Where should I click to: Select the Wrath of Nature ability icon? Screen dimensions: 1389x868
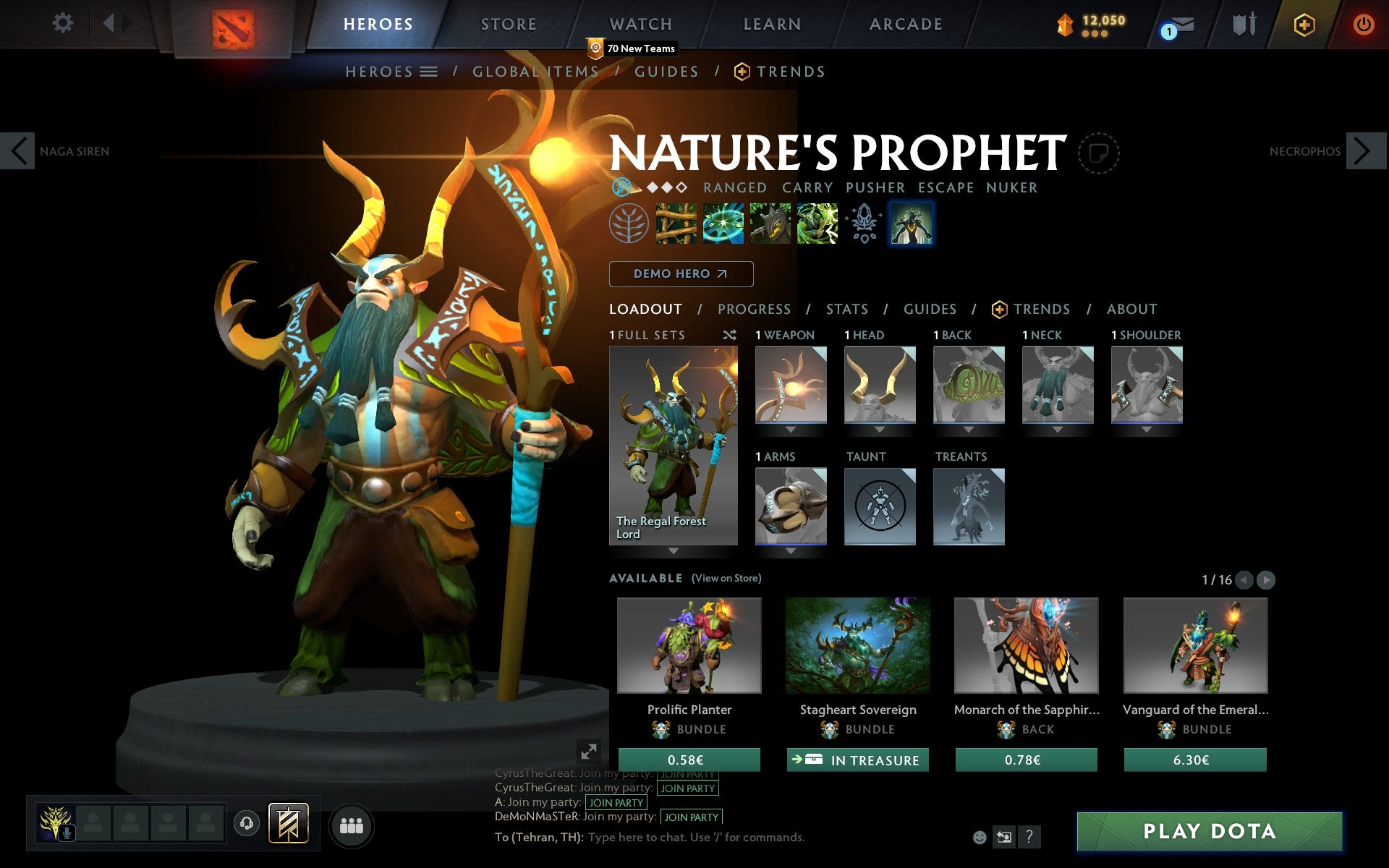(816, 224)
